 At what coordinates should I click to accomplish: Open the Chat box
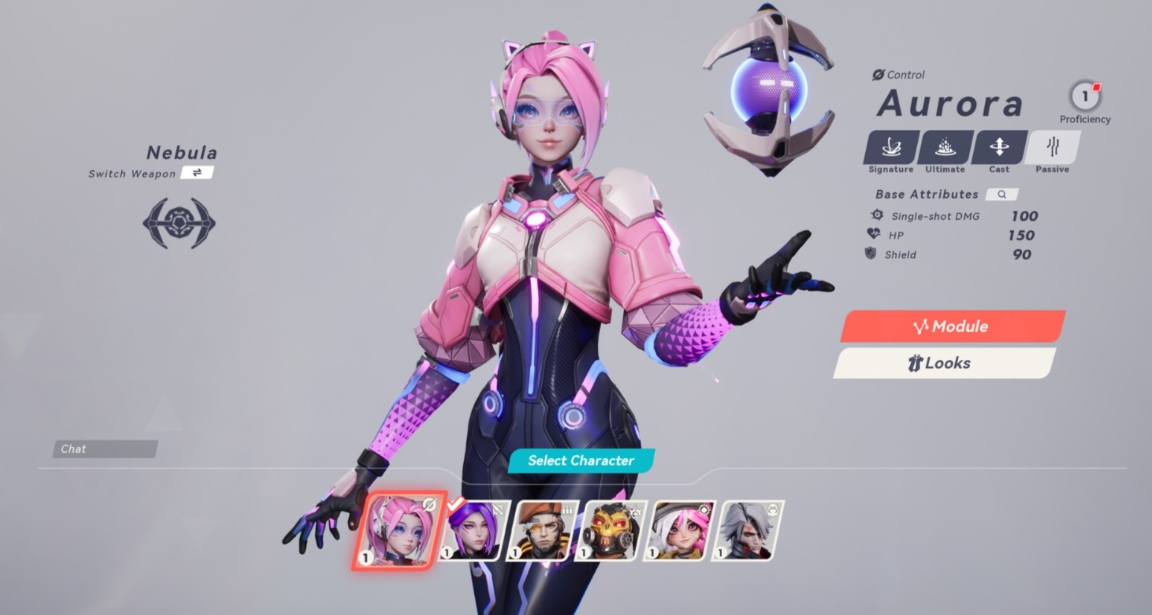click(x=105, y=449)
